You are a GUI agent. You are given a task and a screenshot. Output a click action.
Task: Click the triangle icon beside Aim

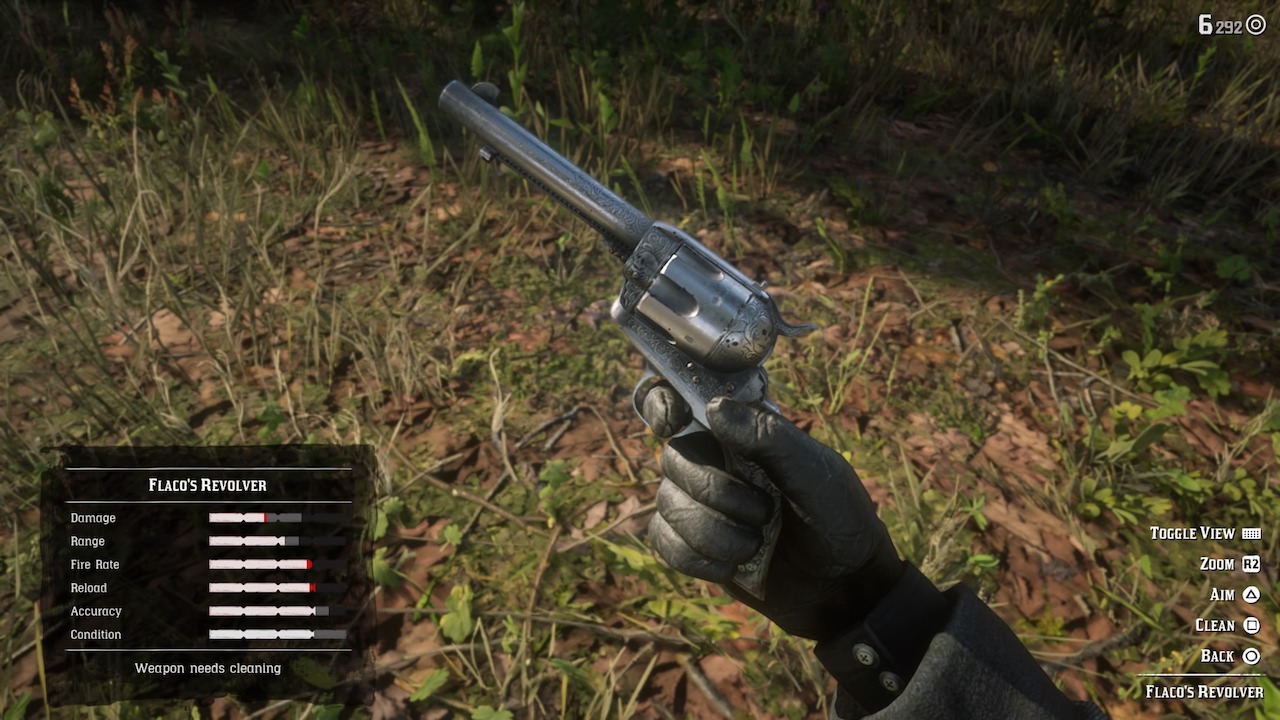[1253, 594]
